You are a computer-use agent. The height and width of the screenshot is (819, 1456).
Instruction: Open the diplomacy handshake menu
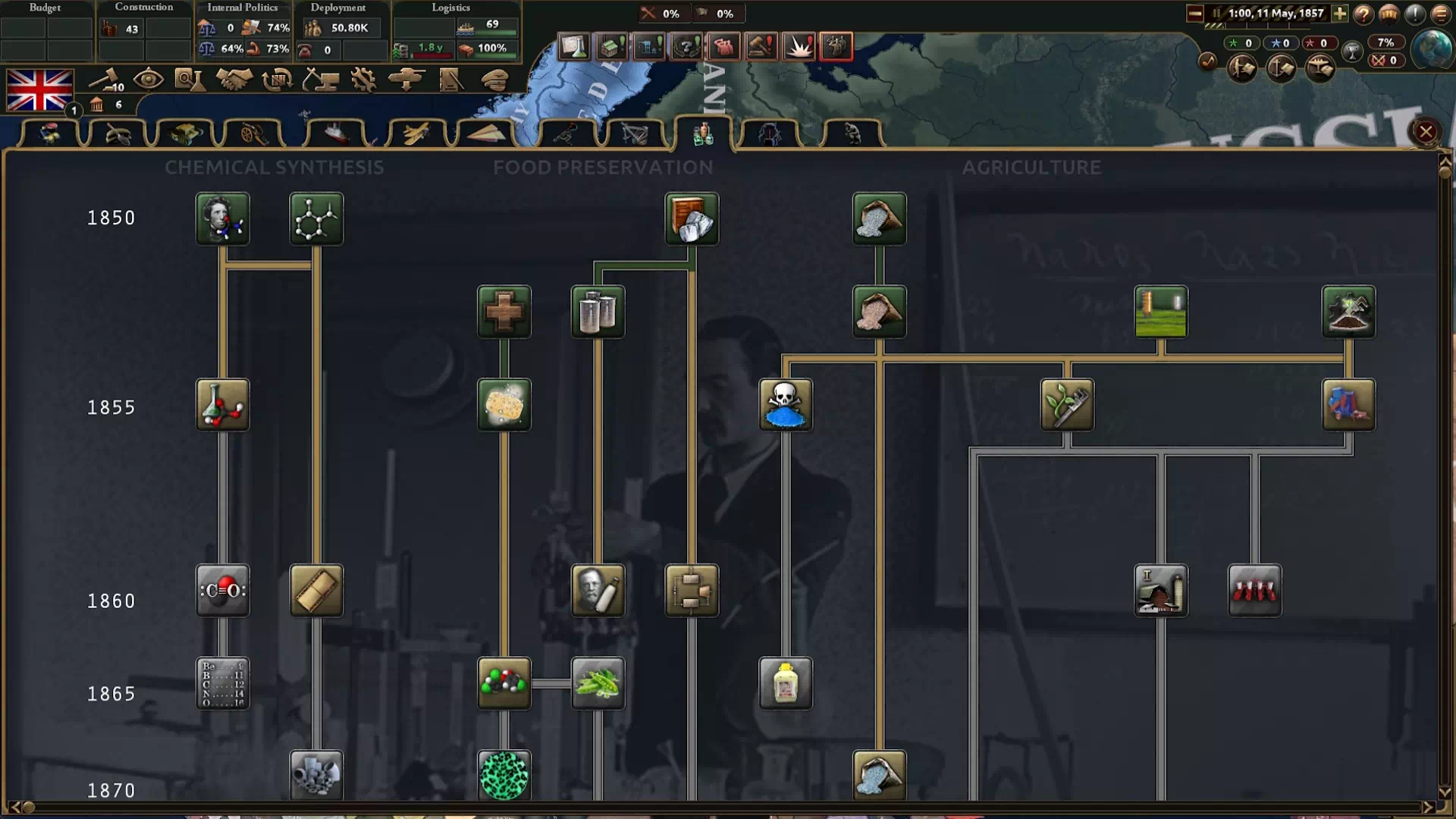point(234,79)
